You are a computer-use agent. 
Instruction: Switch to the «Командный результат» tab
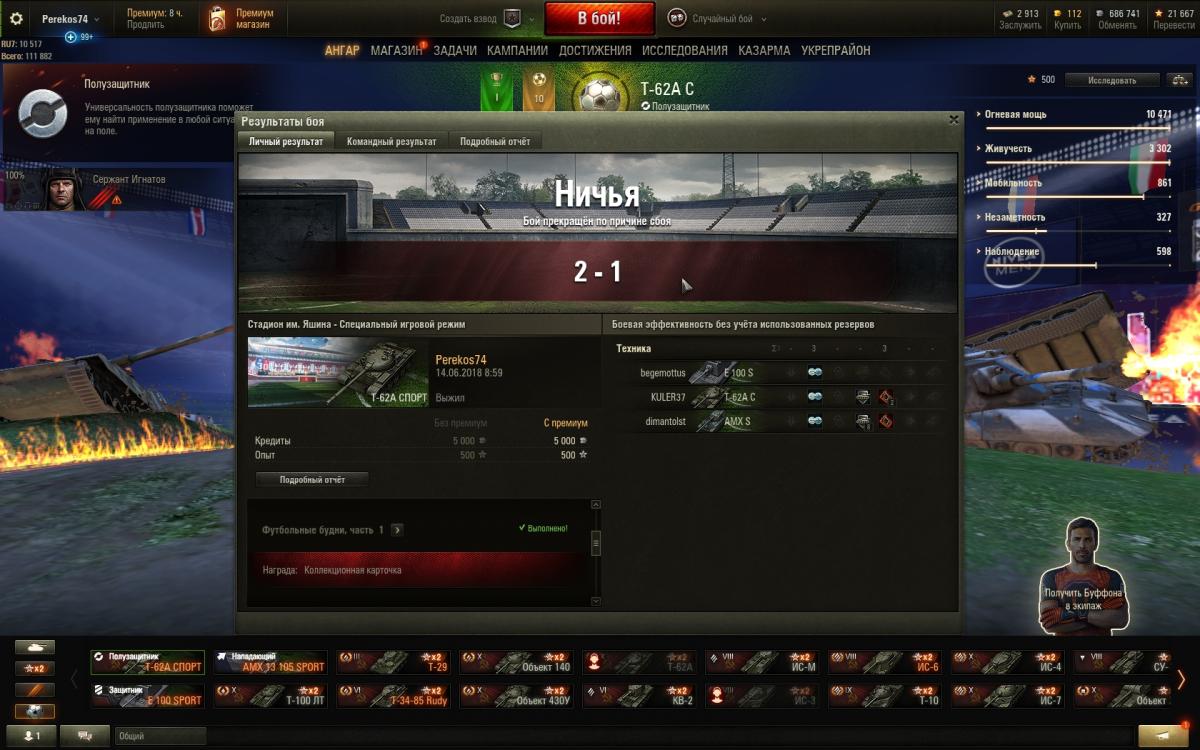pos(391,142)
